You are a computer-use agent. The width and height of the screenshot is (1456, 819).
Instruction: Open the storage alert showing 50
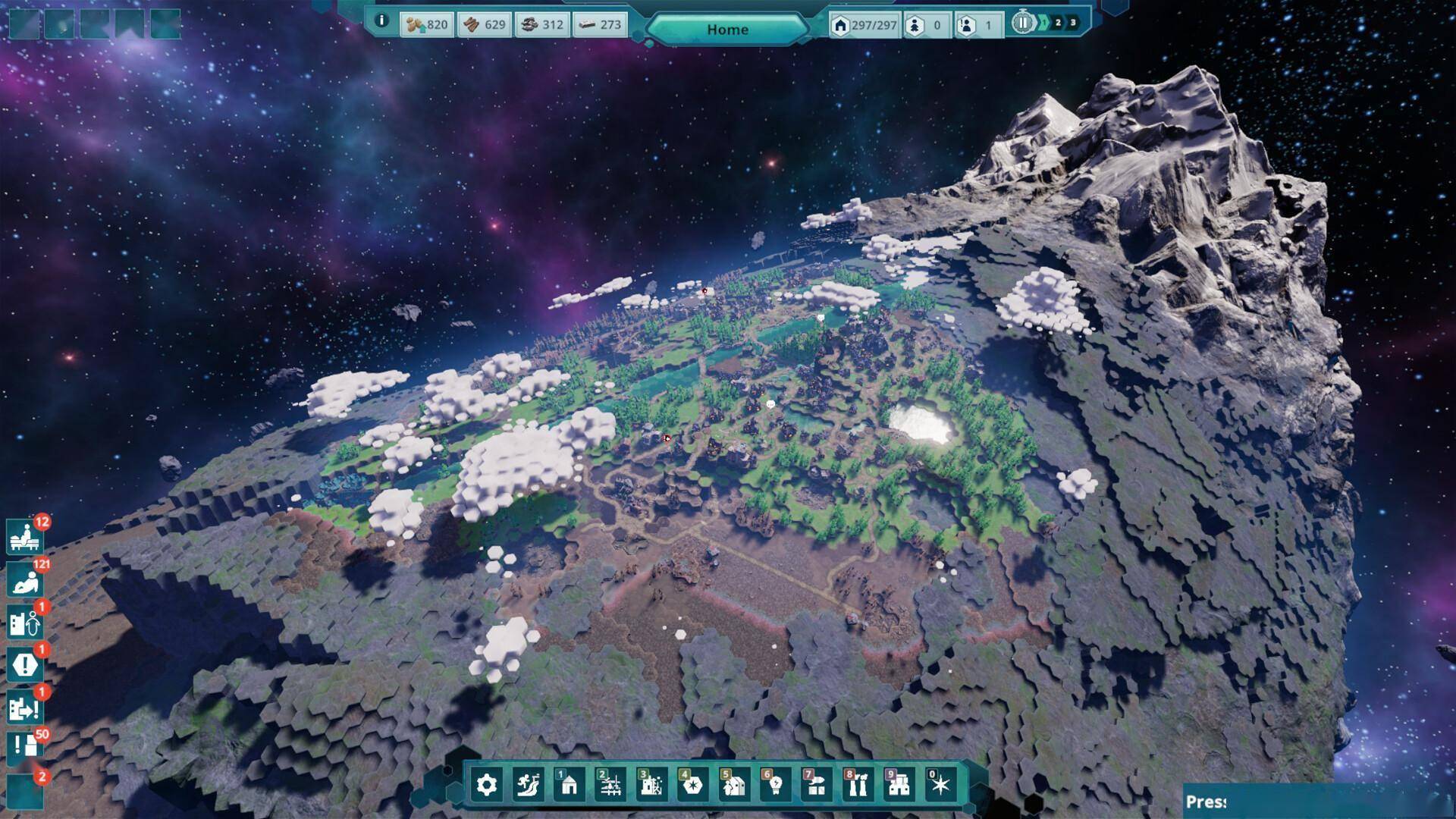24,748
